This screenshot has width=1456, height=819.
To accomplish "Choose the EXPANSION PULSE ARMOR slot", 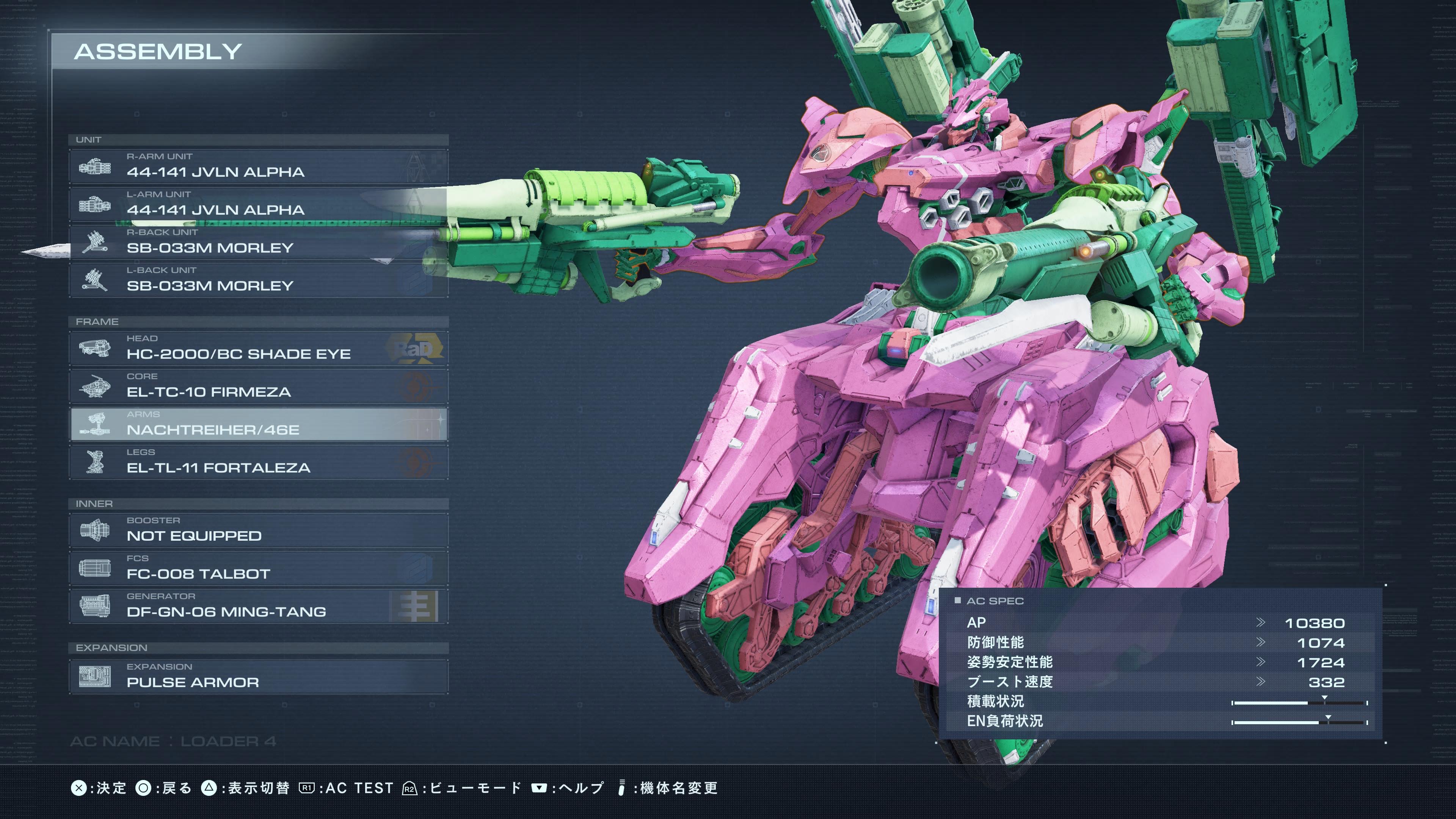I will pos(258,676).
